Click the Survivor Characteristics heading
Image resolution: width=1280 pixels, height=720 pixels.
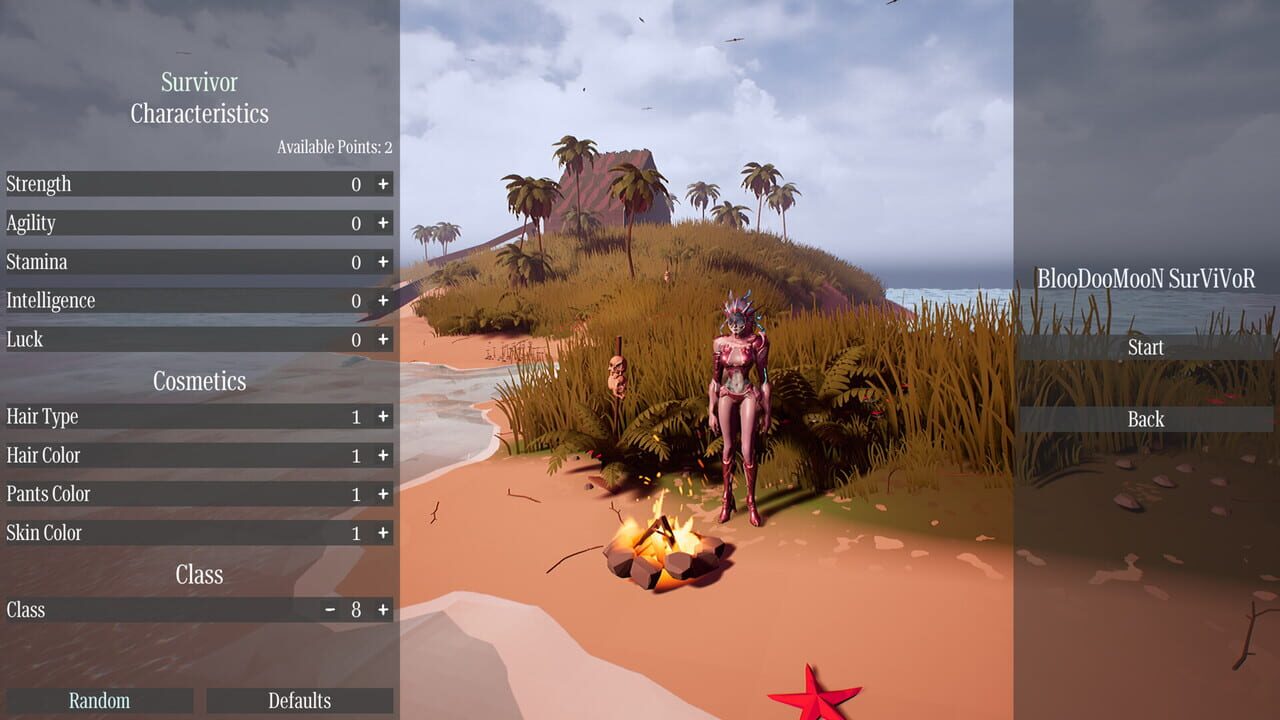tap(199, 99)
